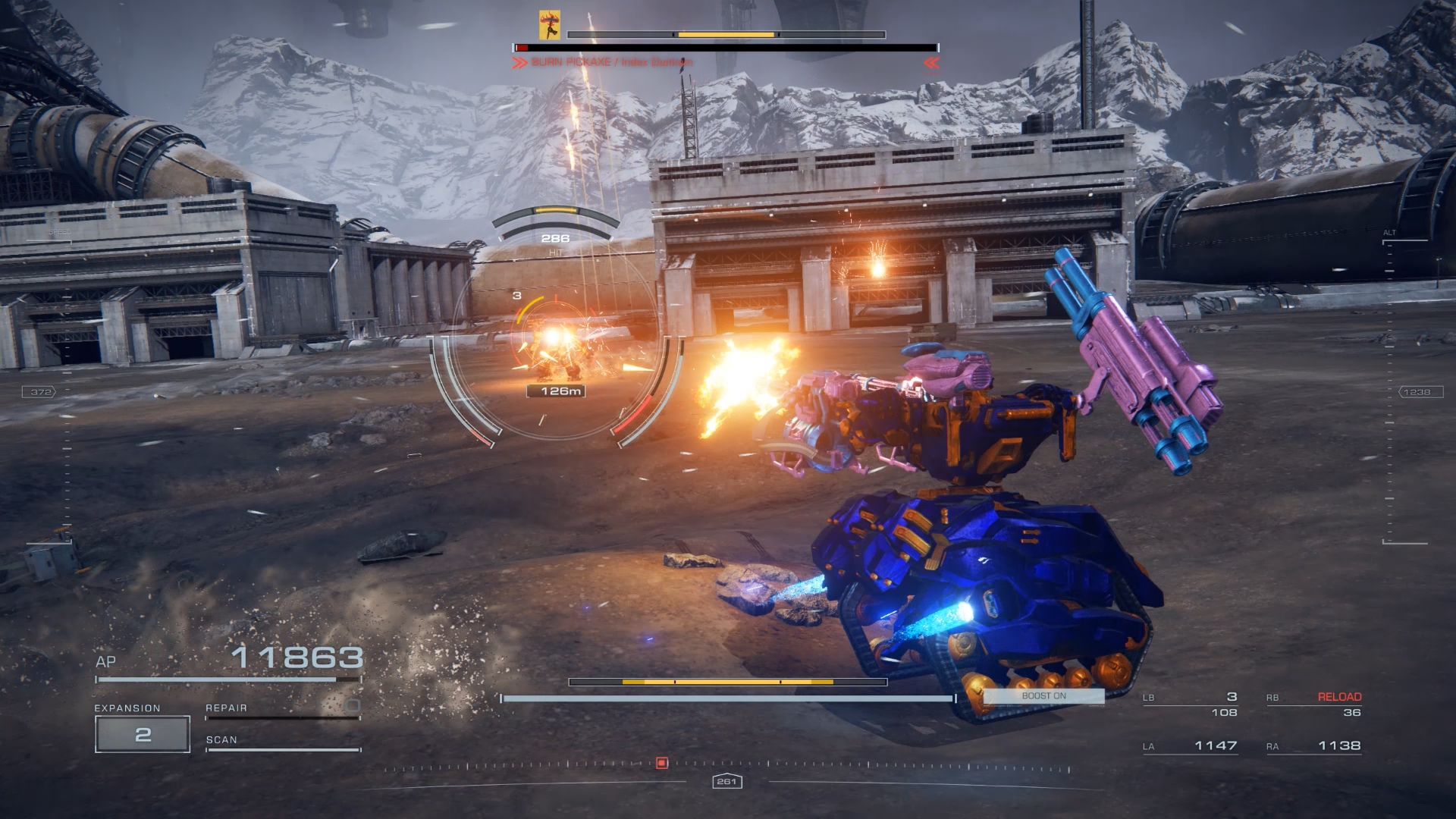
Task: Click the BOOST ON indicator
Action: click(1043, 696)
